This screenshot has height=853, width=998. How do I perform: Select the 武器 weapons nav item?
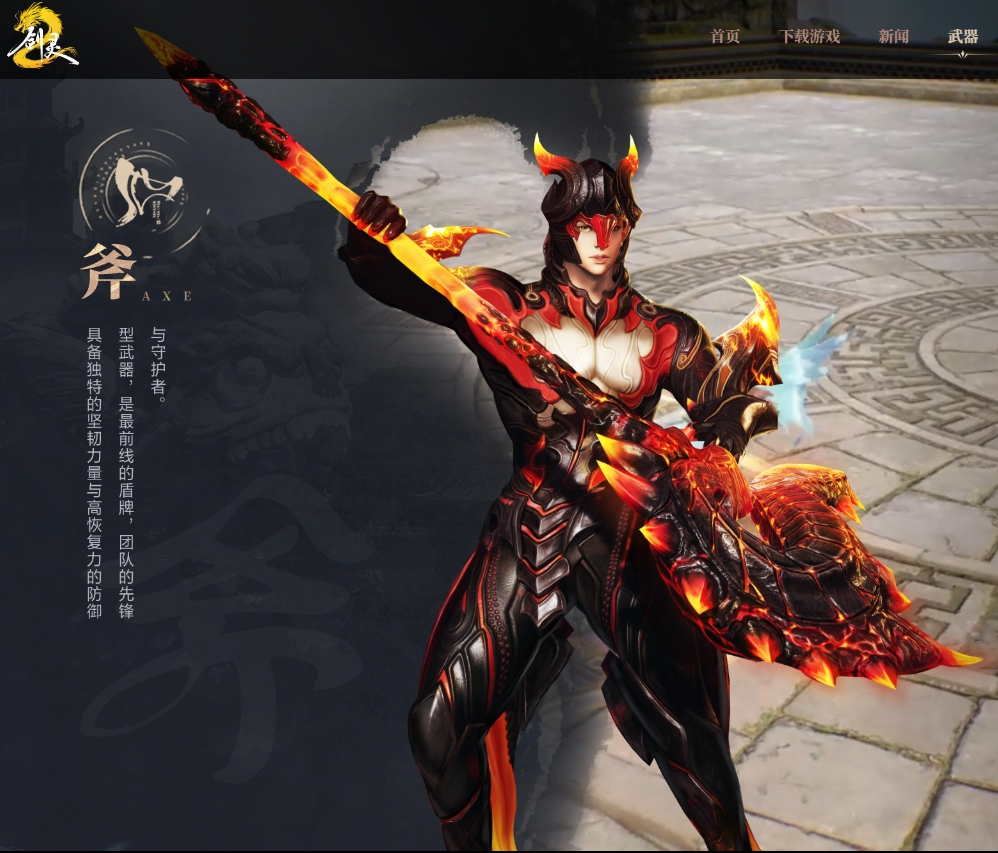(x=963, y=37)
